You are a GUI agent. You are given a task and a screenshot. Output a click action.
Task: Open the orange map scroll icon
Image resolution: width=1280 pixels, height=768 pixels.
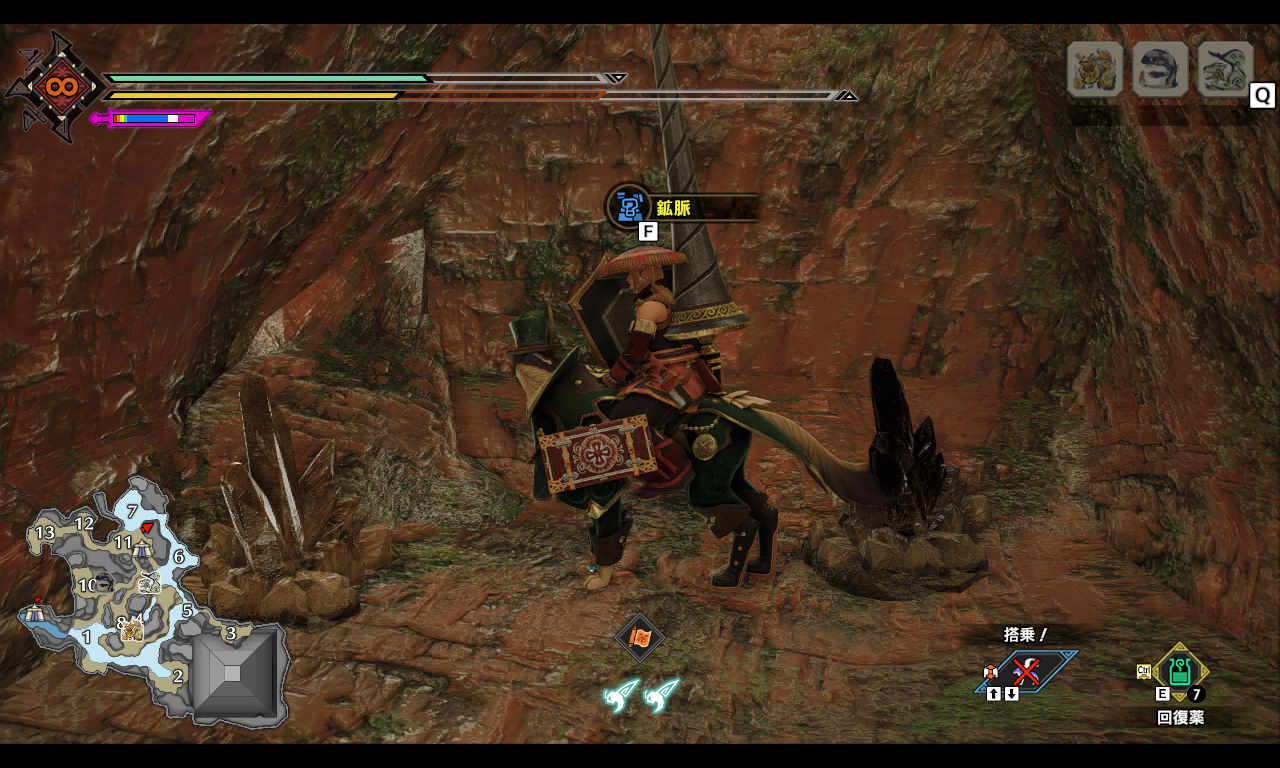640,636
